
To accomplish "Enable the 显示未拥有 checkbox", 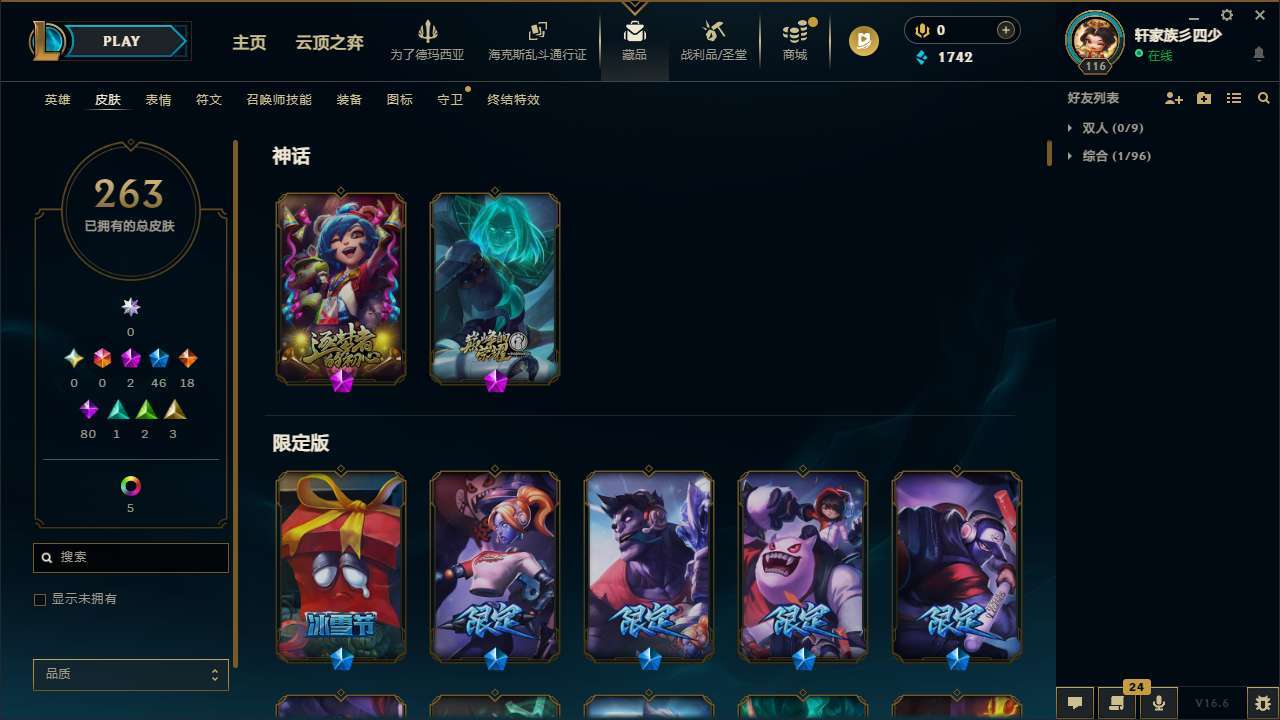I will coord(40,599).
